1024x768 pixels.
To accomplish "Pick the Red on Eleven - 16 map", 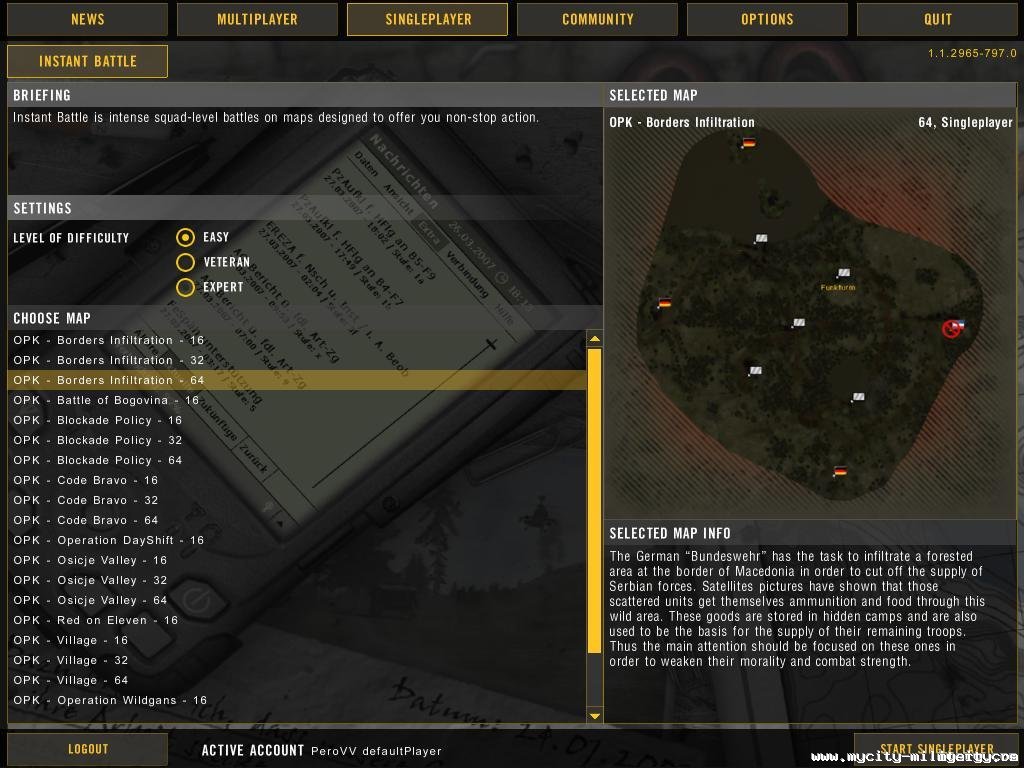I will (95, 620).
